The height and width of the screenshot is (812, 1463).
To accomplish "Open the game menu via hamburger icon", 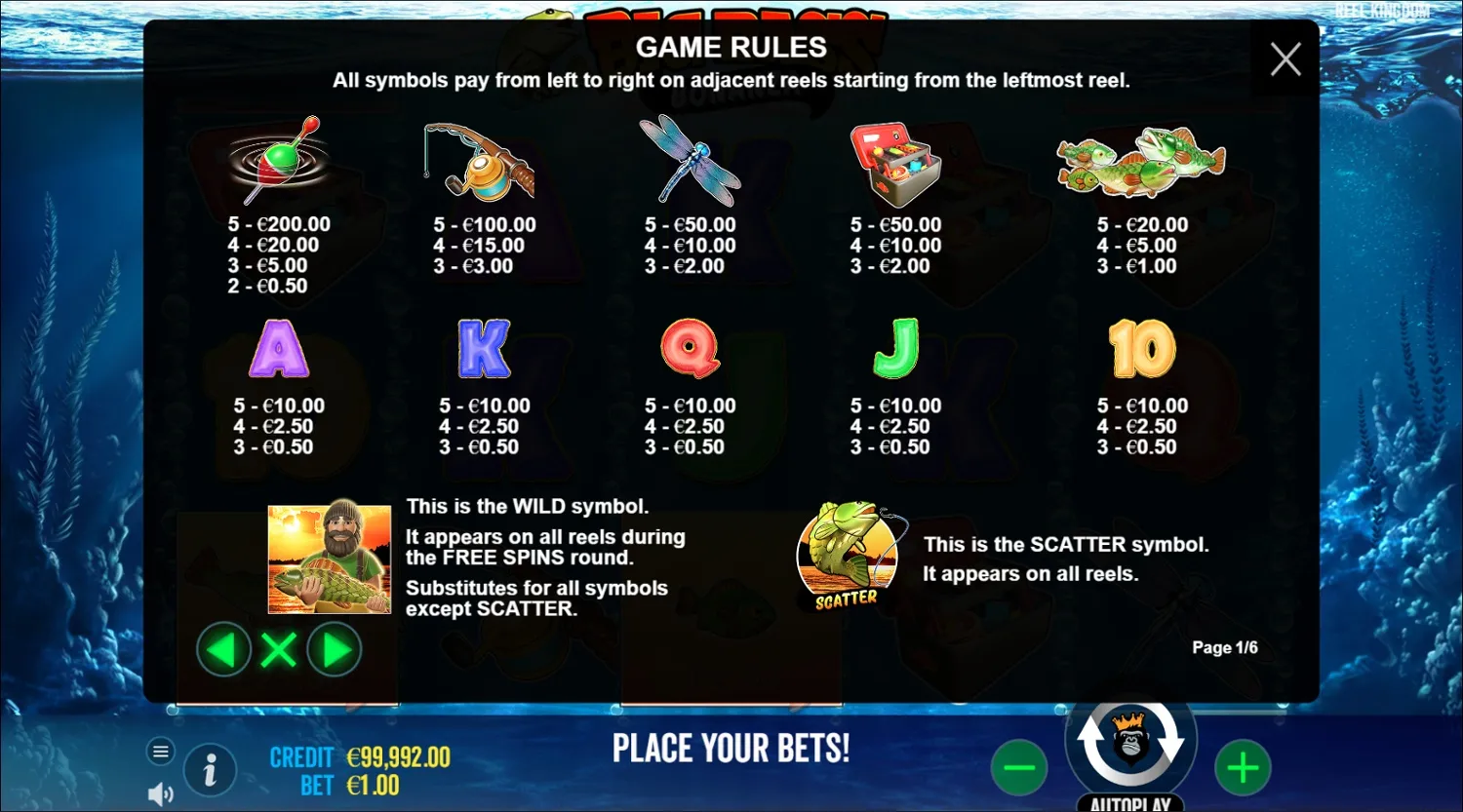I will (160, 751).
